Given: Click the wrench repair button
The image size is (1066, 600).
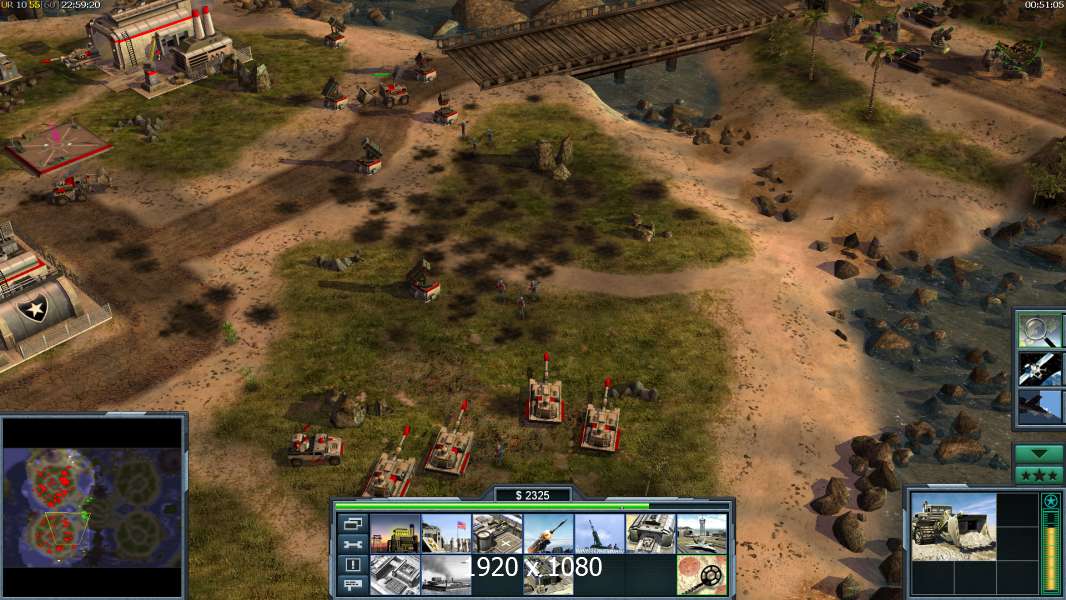Looking at the screenshot, I should pos(352,544).
